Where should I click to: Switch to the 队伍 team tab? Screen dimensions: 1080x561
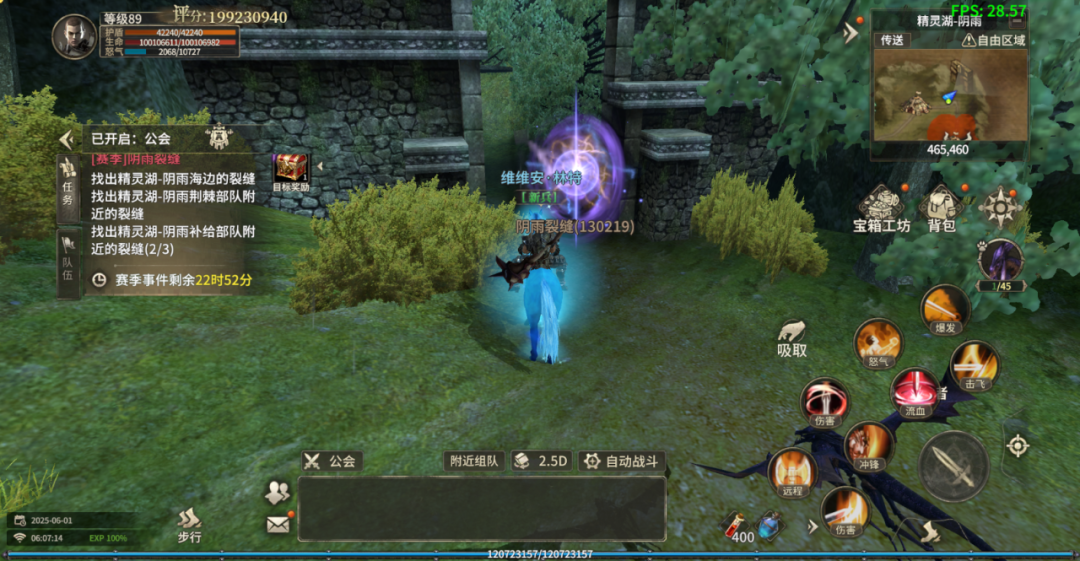[68, 257]
